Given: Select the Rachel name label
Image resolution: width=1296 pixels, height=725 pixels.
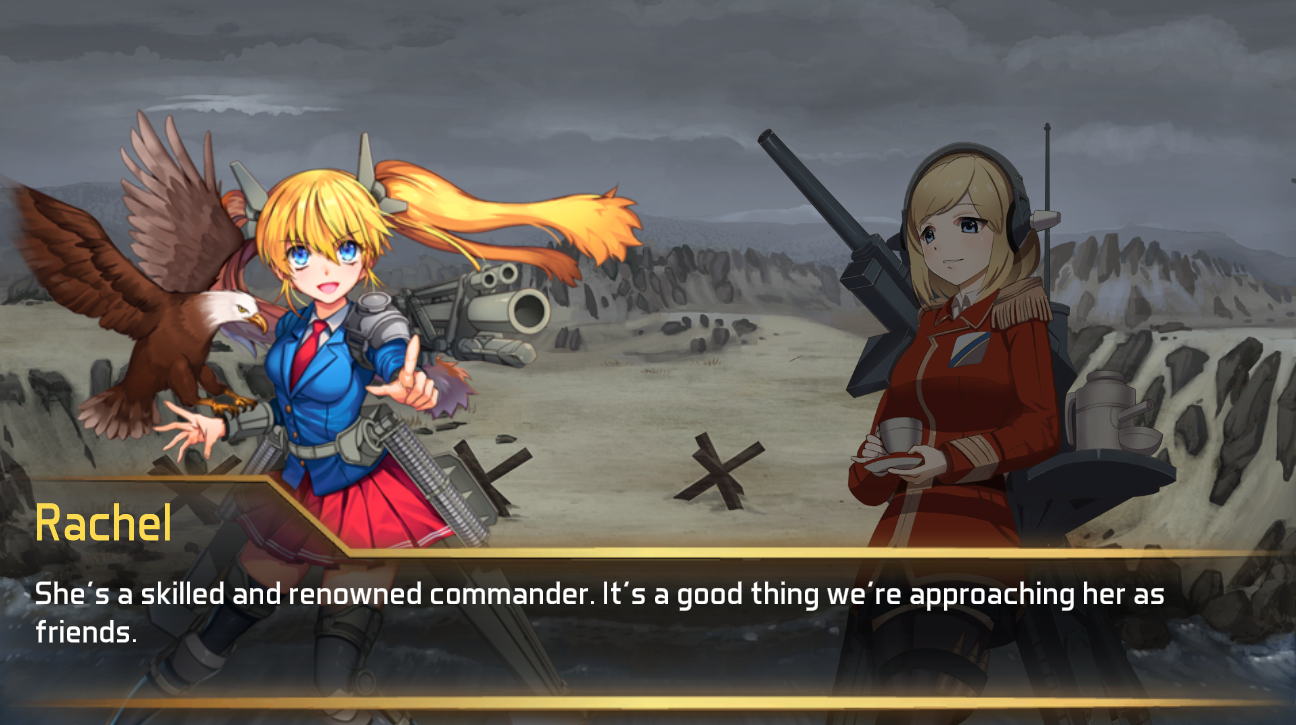Looking at the screenshot, I should 103,522.
